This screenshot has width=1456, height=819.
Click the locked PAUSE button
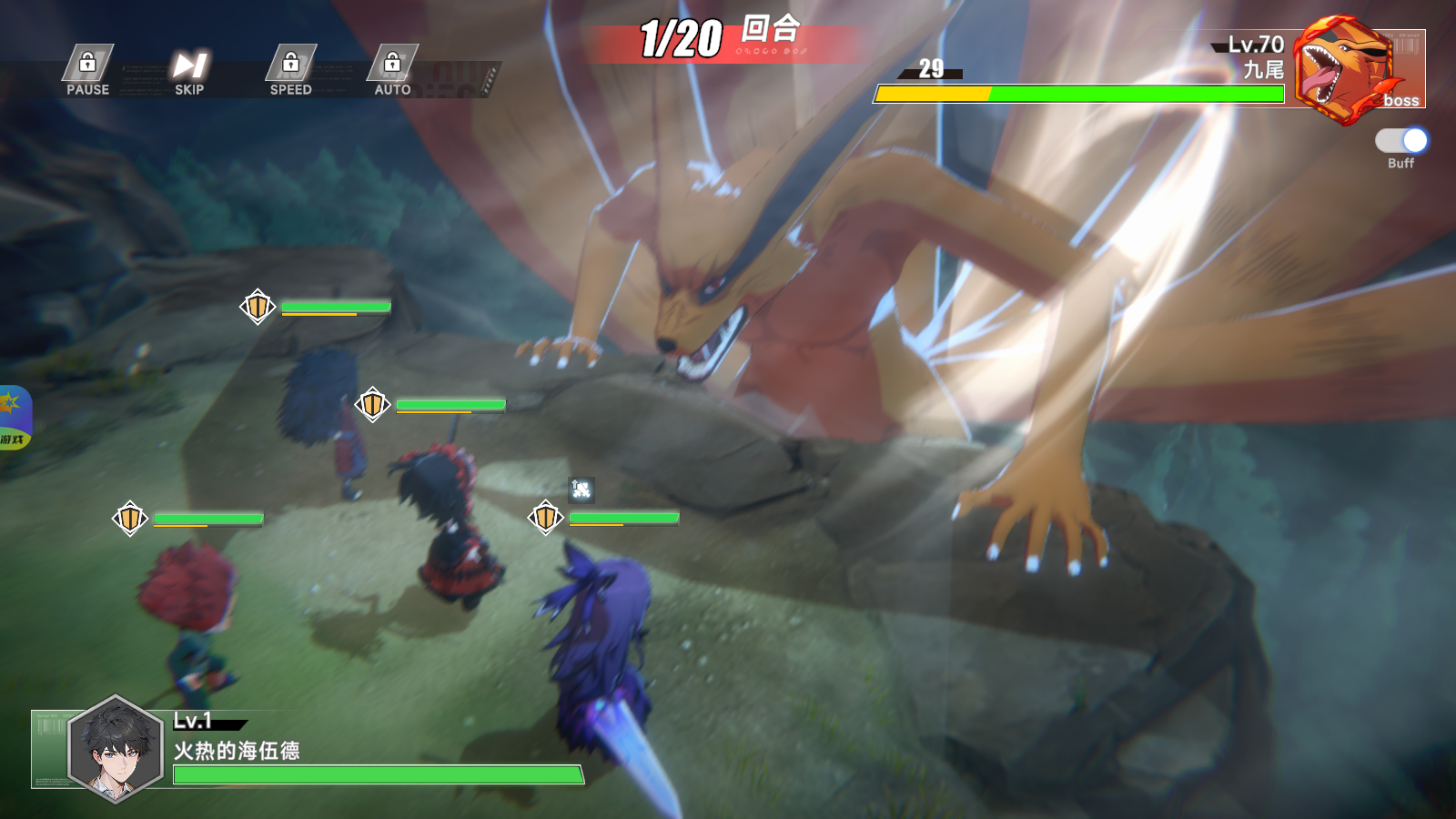pyautogui.click(x=87, y=69)
